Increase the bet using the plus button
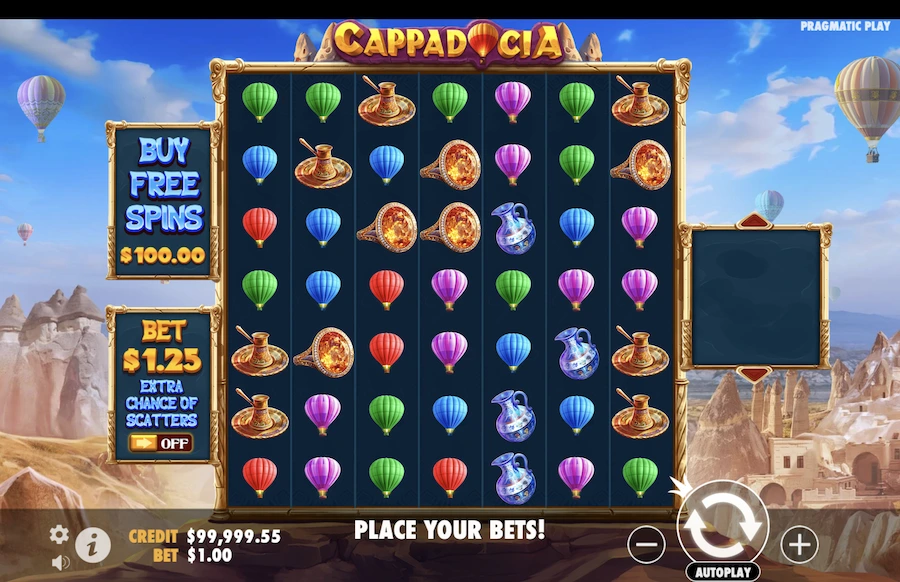900x582 pixels. [798, 544]
